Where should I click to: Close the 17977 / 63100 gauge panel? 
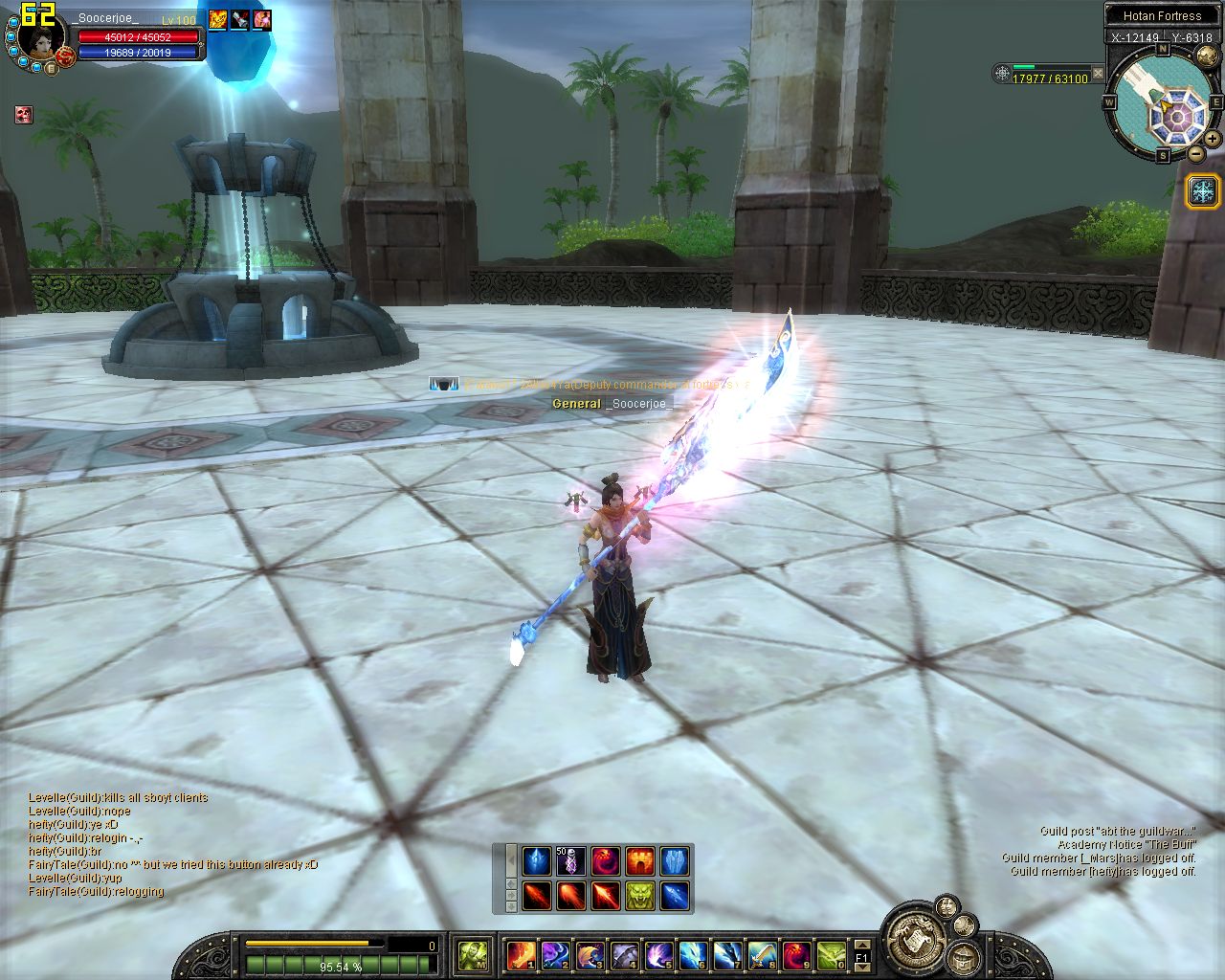1098,73
